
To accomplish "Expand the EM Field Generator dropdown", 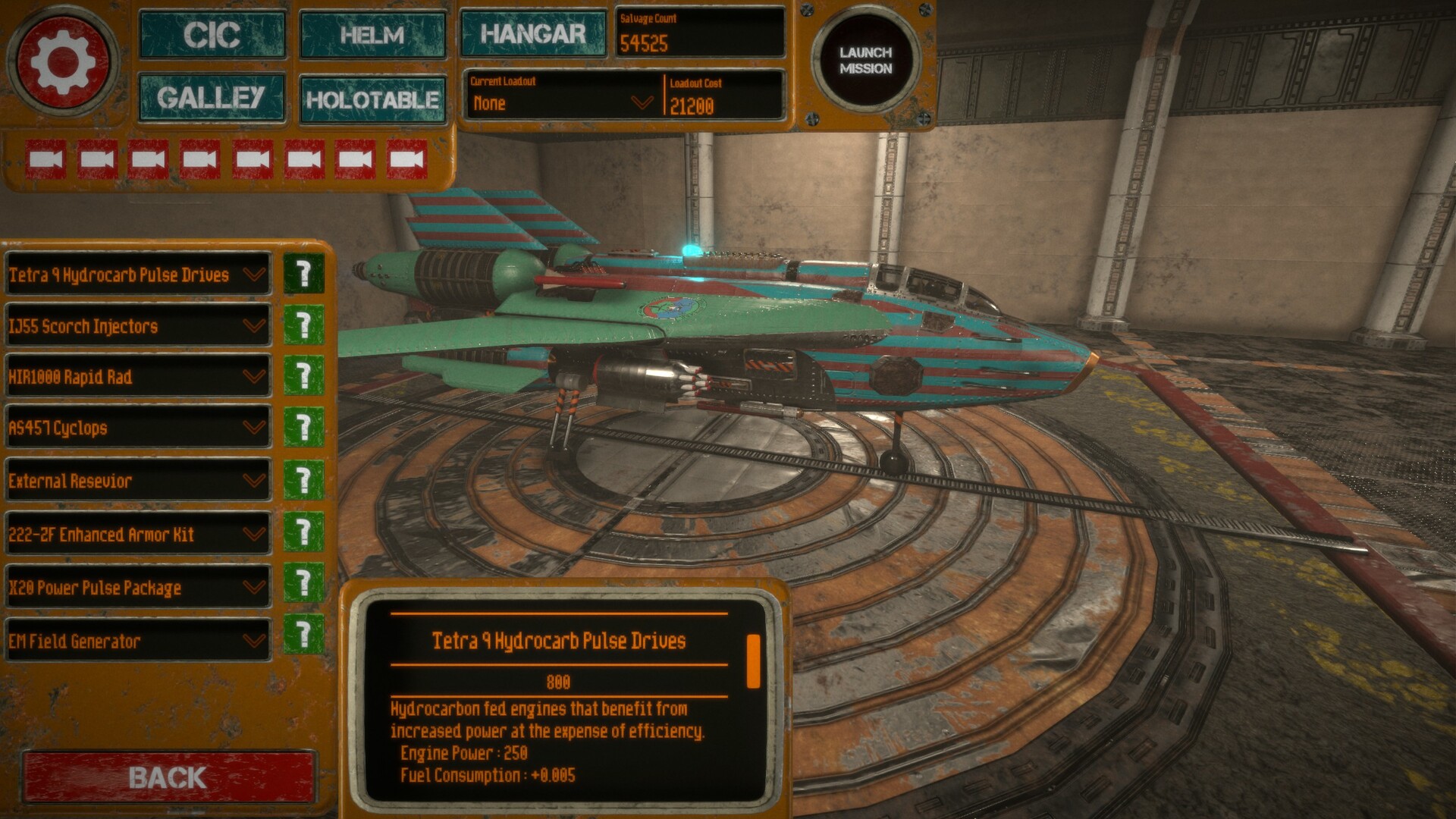I will tap(138, 642).
